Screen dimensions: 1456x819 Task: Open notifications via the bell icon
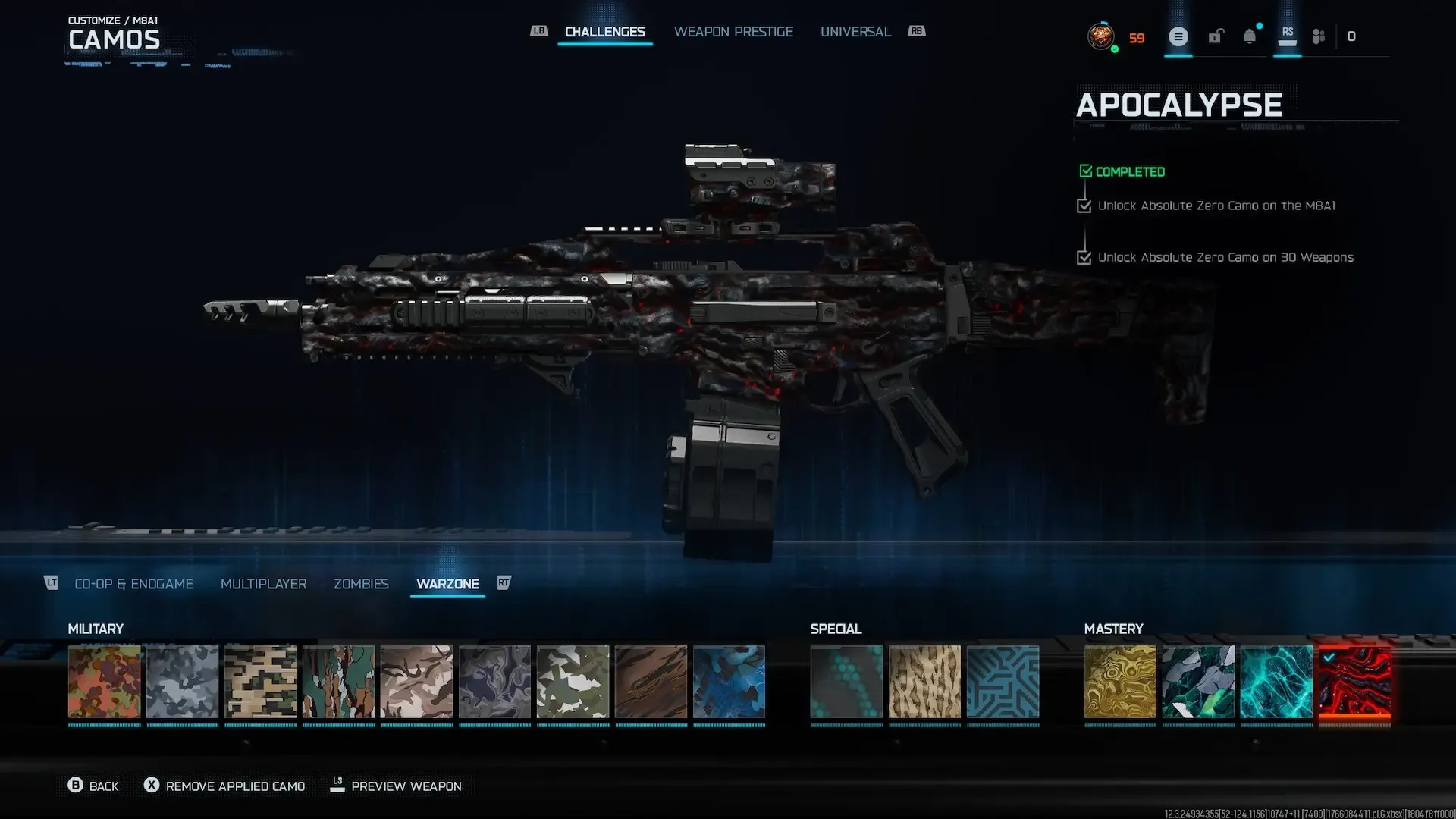[x=1248, y=36]
